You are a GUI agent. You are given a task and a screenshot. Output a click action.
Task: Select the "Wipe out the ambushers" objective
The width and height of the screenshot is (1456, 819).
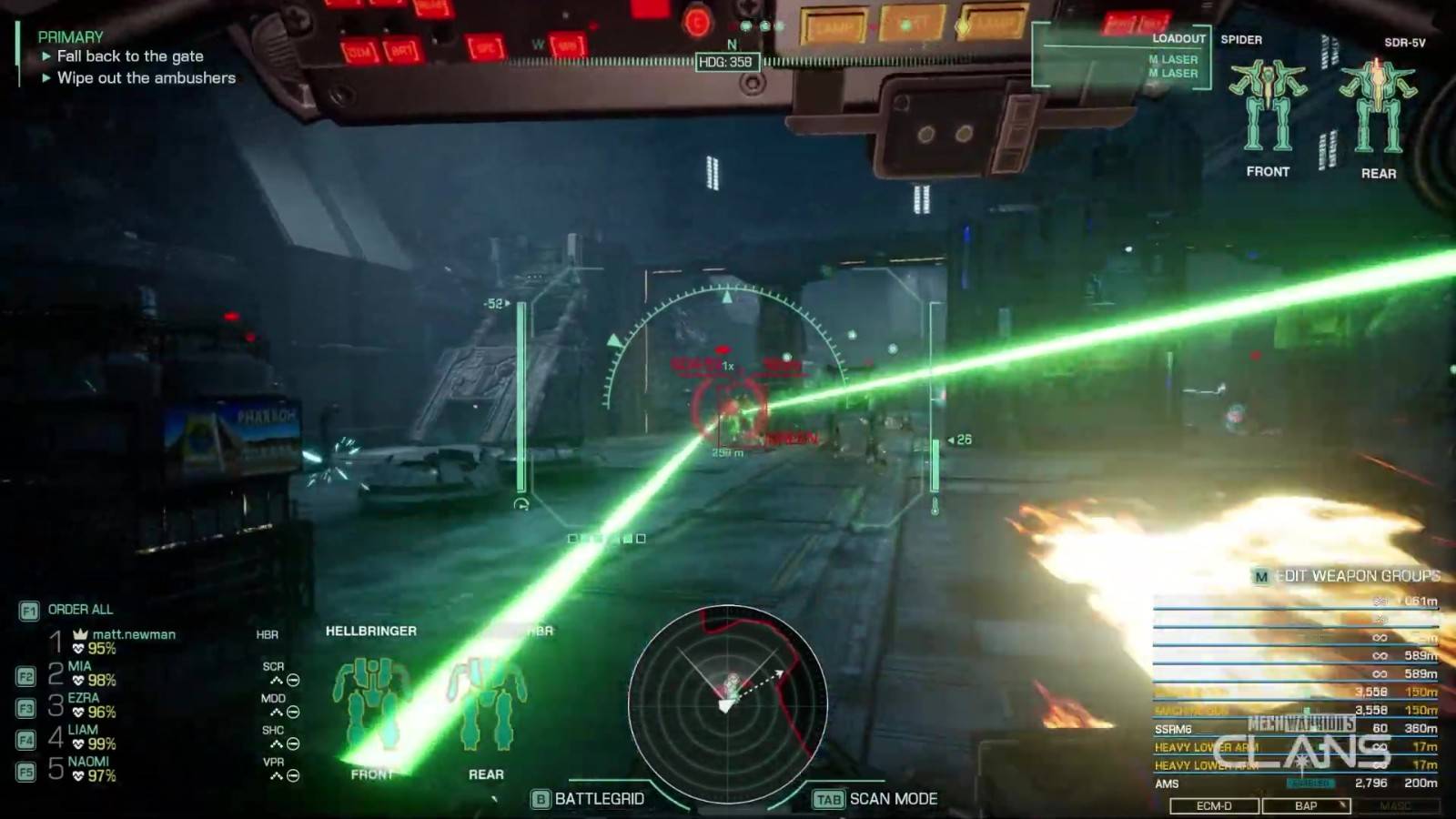click(146, 78)
